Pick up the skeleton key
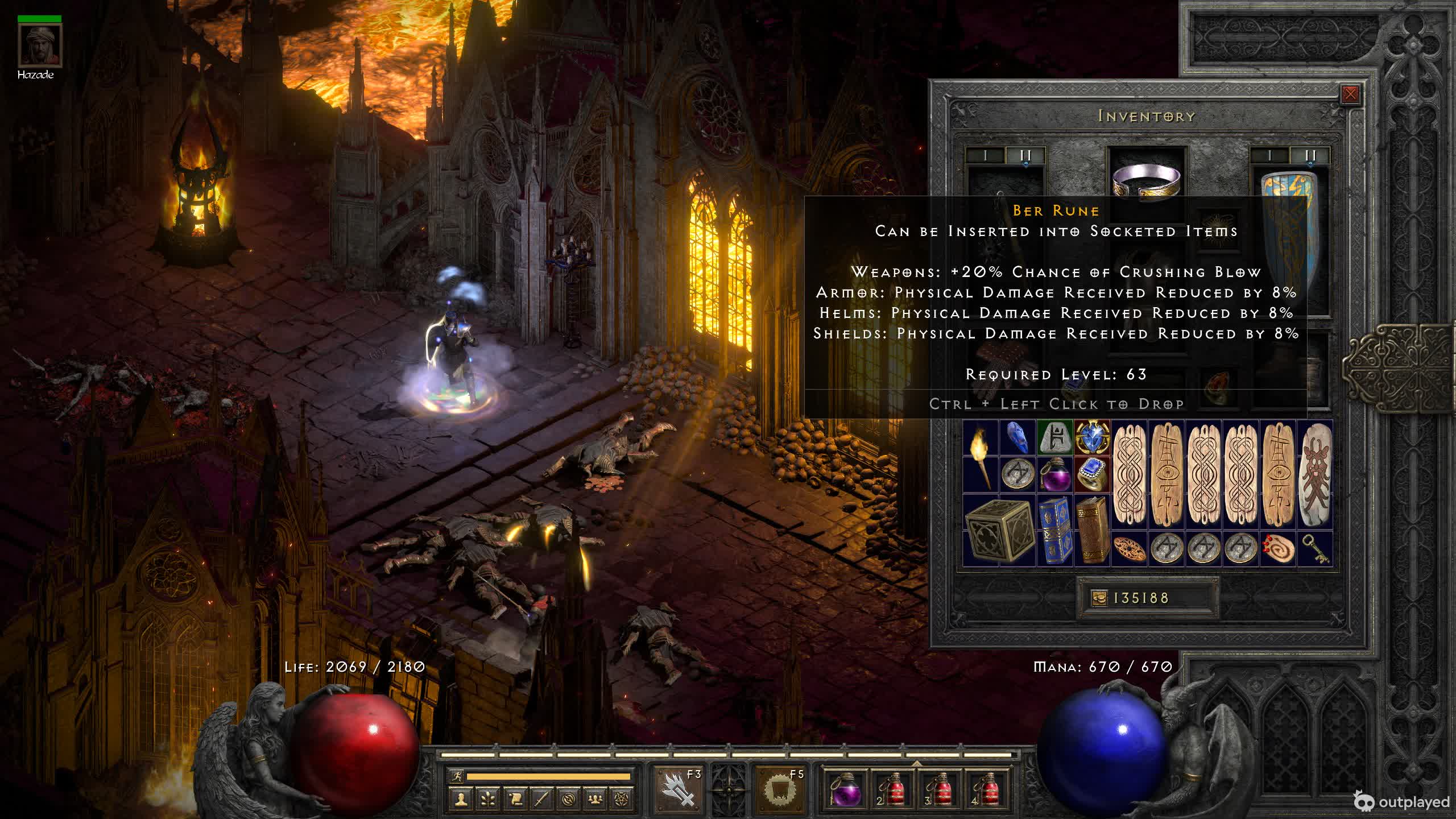This screenshot has height=819, width=1456. (x=1316, y=549)
